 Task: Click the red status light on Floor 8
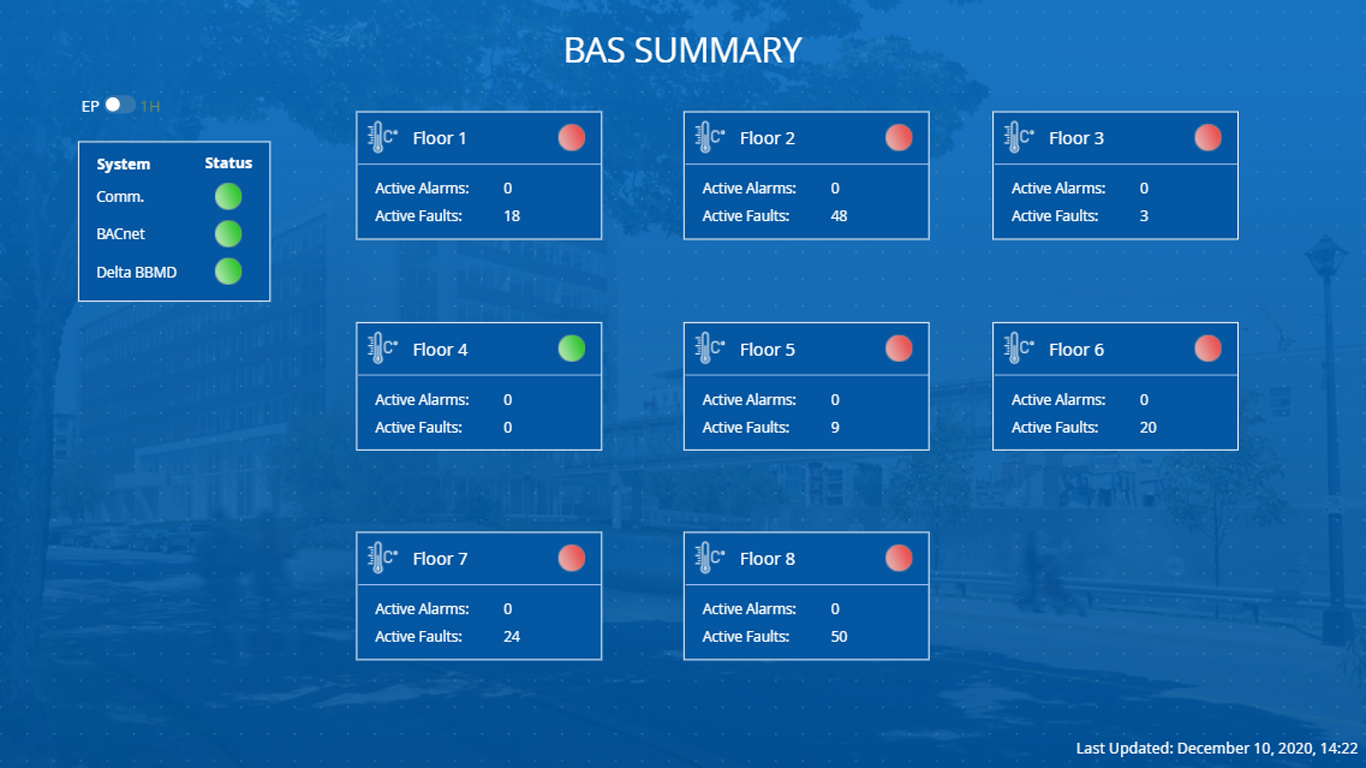(x=898, y=557)
